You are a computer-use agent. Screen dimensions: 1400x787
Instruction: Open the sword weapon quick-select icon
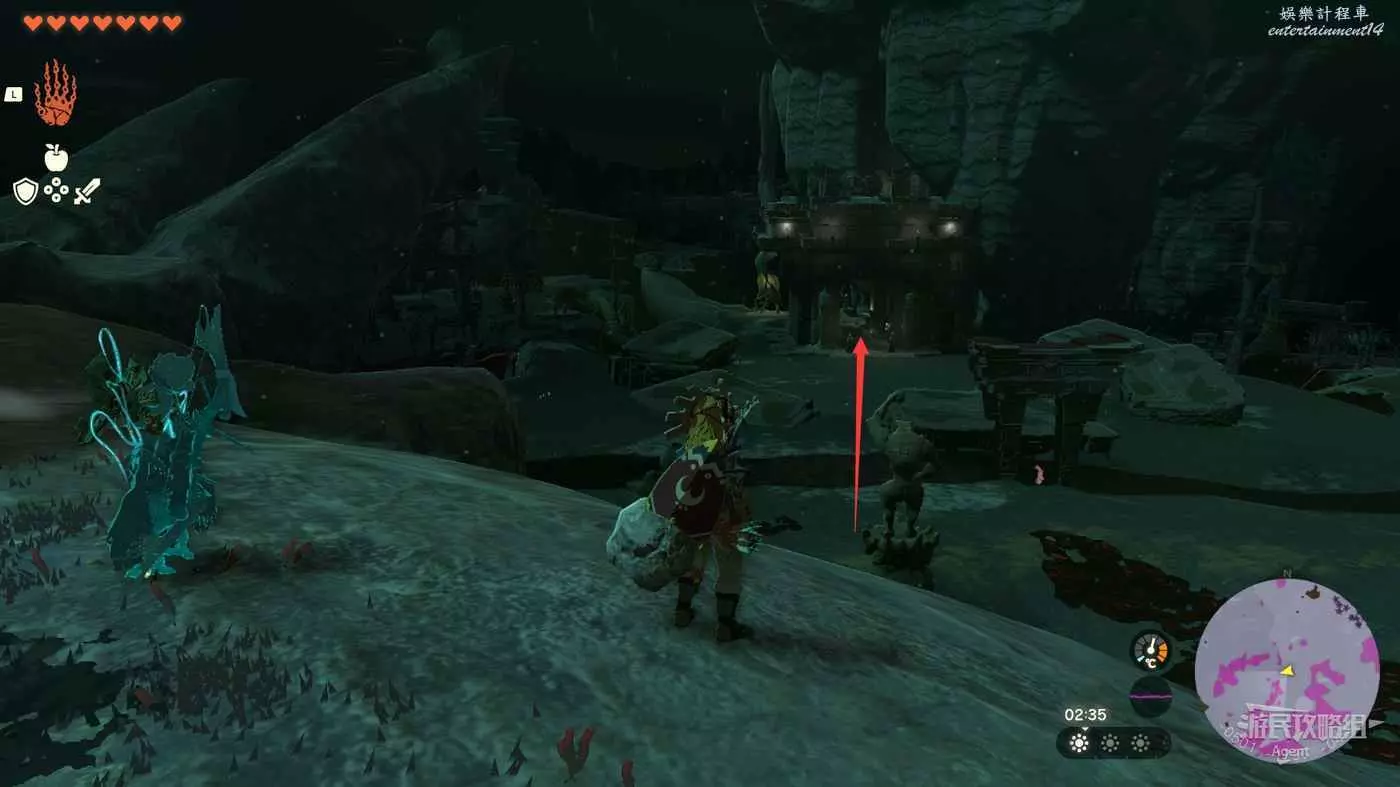click(88, 190)
